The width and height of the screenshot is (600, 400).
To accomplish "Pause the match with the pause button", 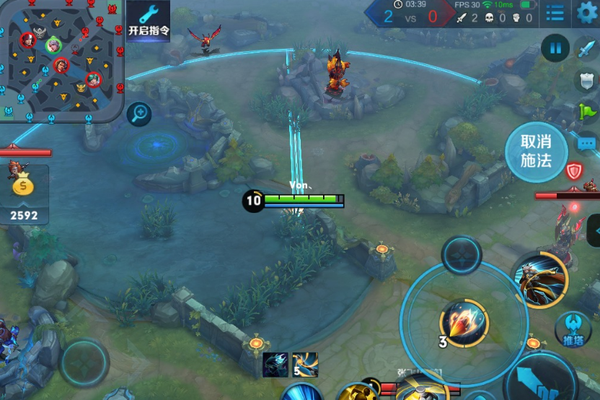I will pos(556,47).
